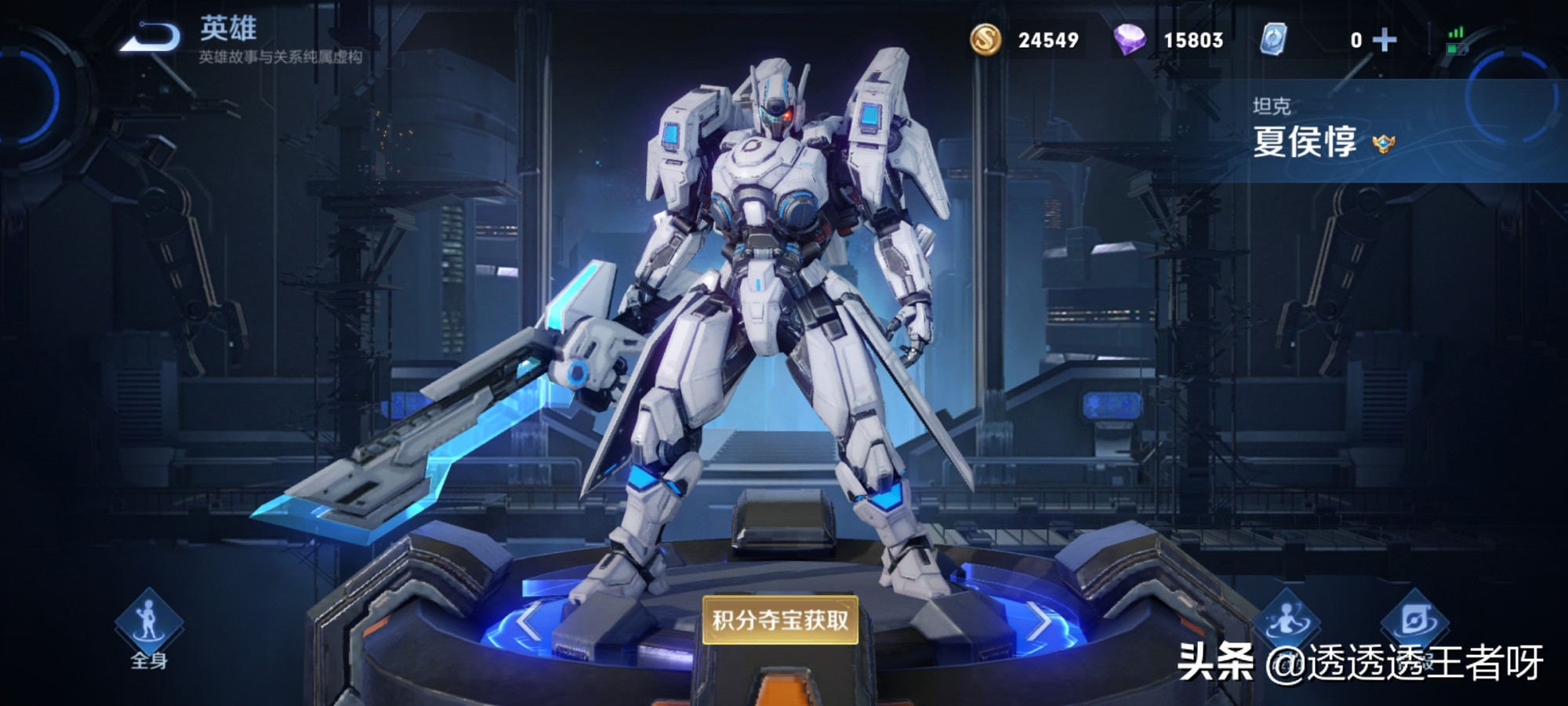This screenshot has width=1568, height=706.
Task: Open the scroll icon at bottom right
Action: coord(1414,622)
